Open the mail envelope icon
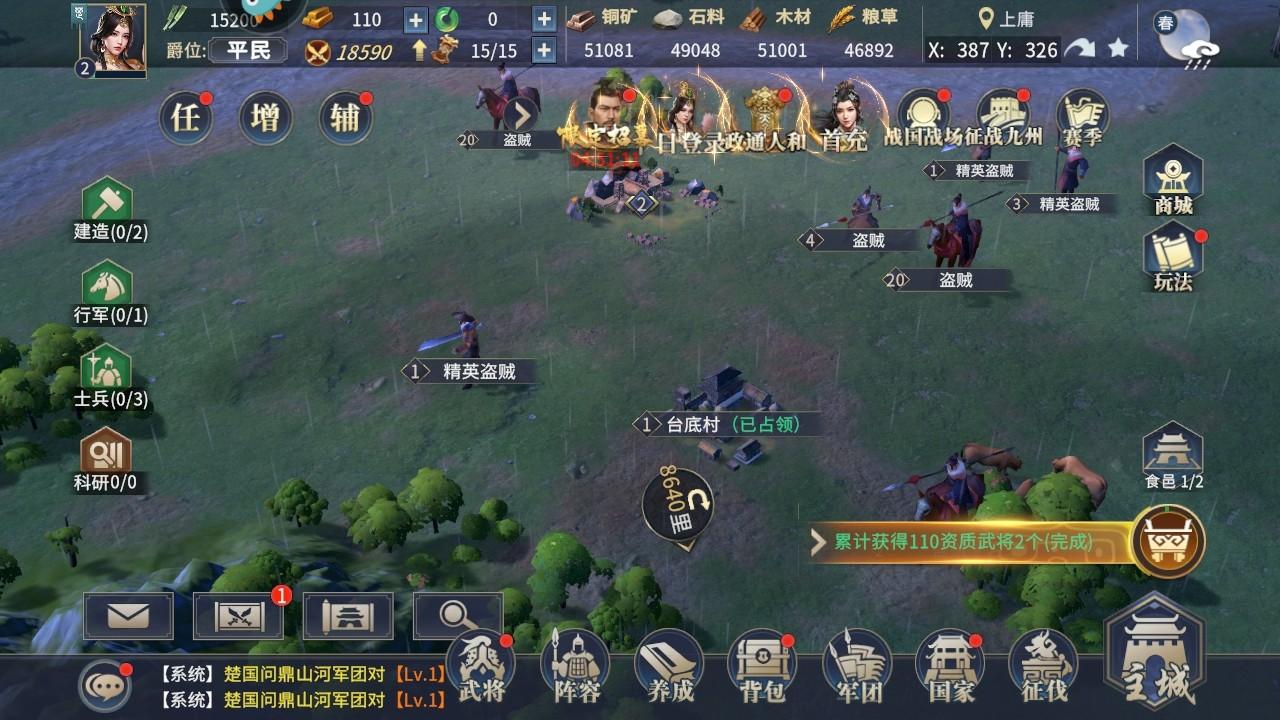This screenshot has height=720, width=1280. tap(126, 617)
